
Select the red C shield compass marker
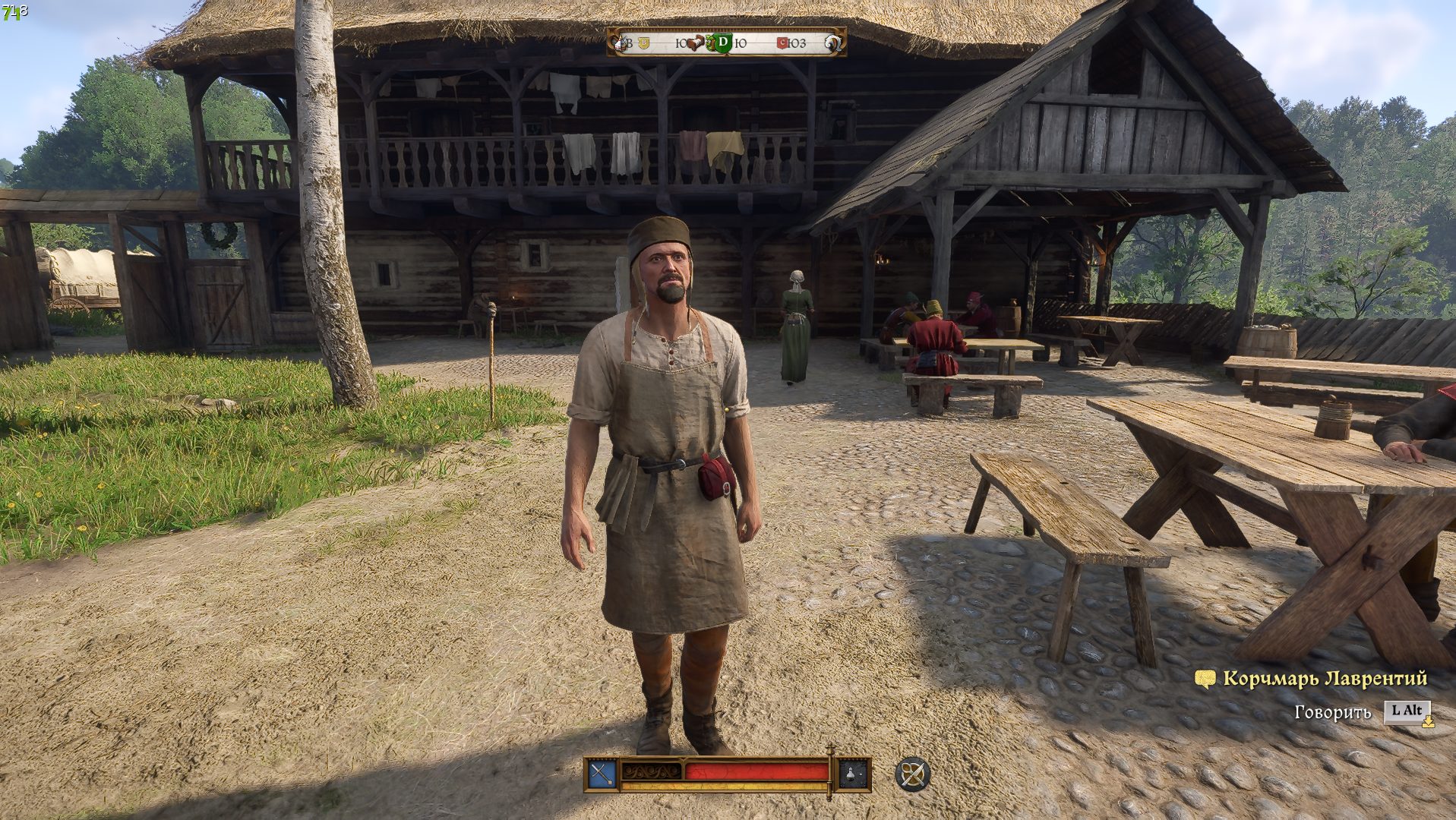(782, 43)
